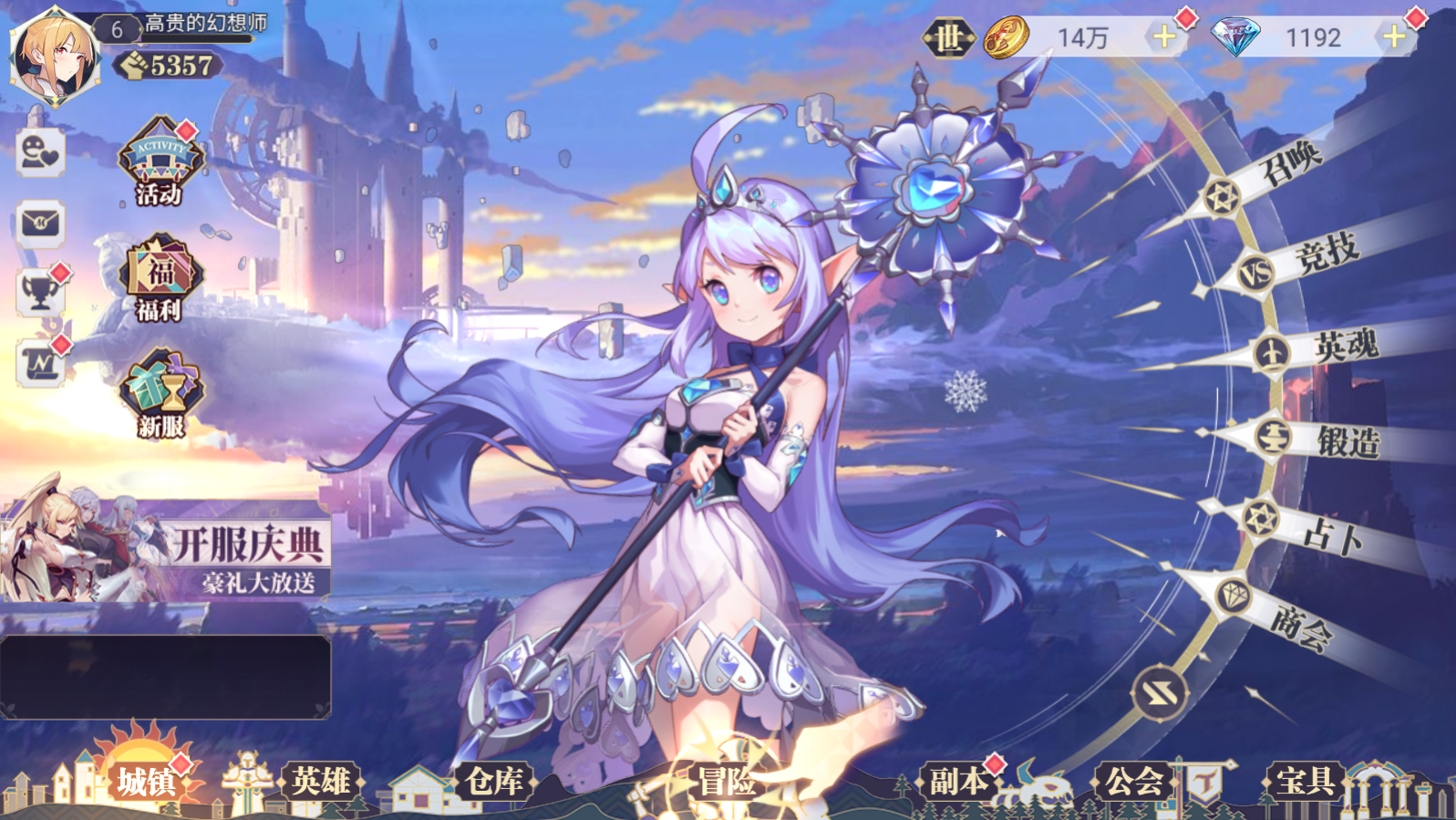Buy diamonds with the plus button
The width and height of the screenshot is (1456, 820).
(1393, 37)
